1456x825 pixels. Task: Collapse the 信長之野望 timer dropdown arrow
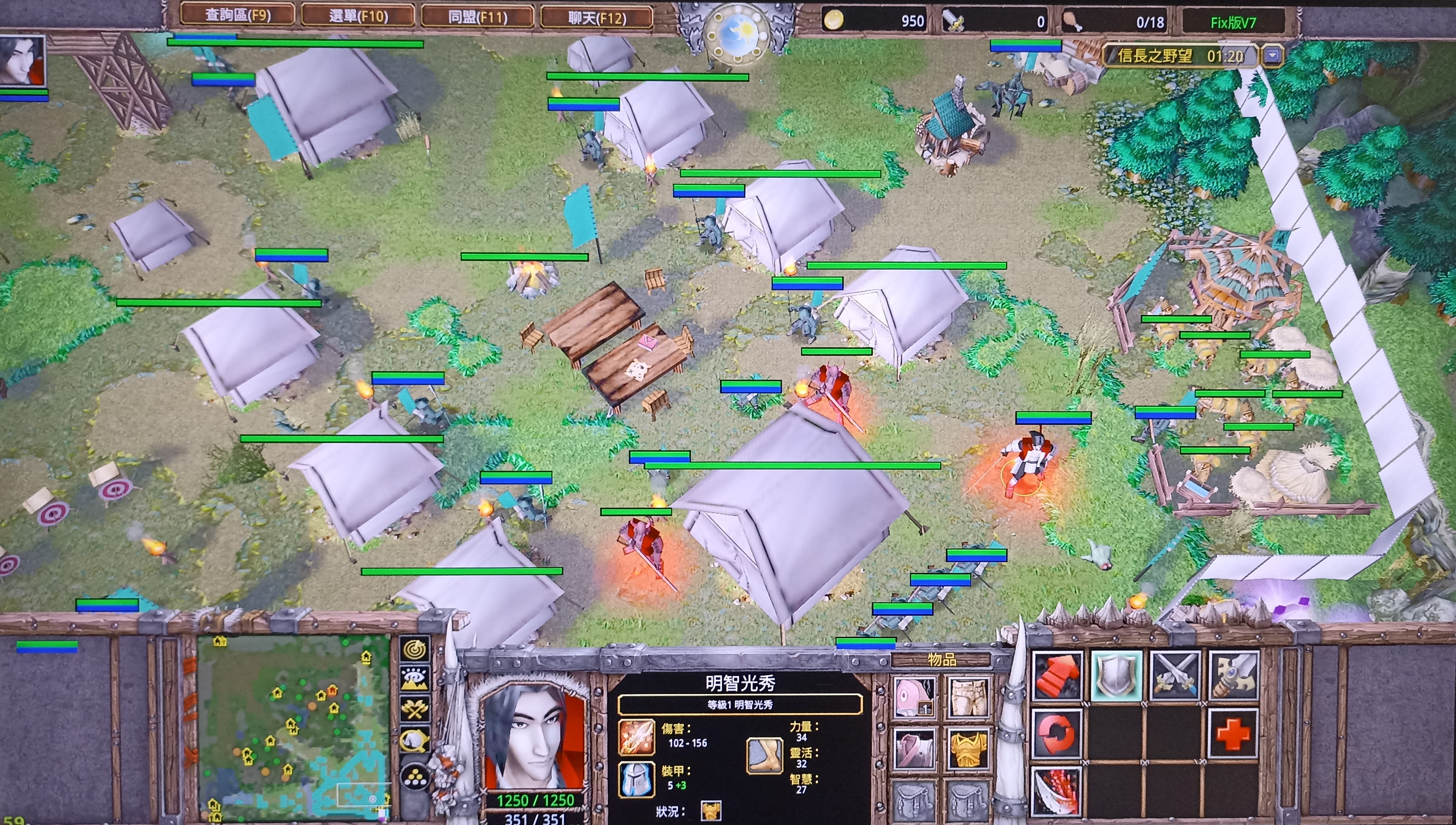pyautogui.click(x=1272, y=56)
